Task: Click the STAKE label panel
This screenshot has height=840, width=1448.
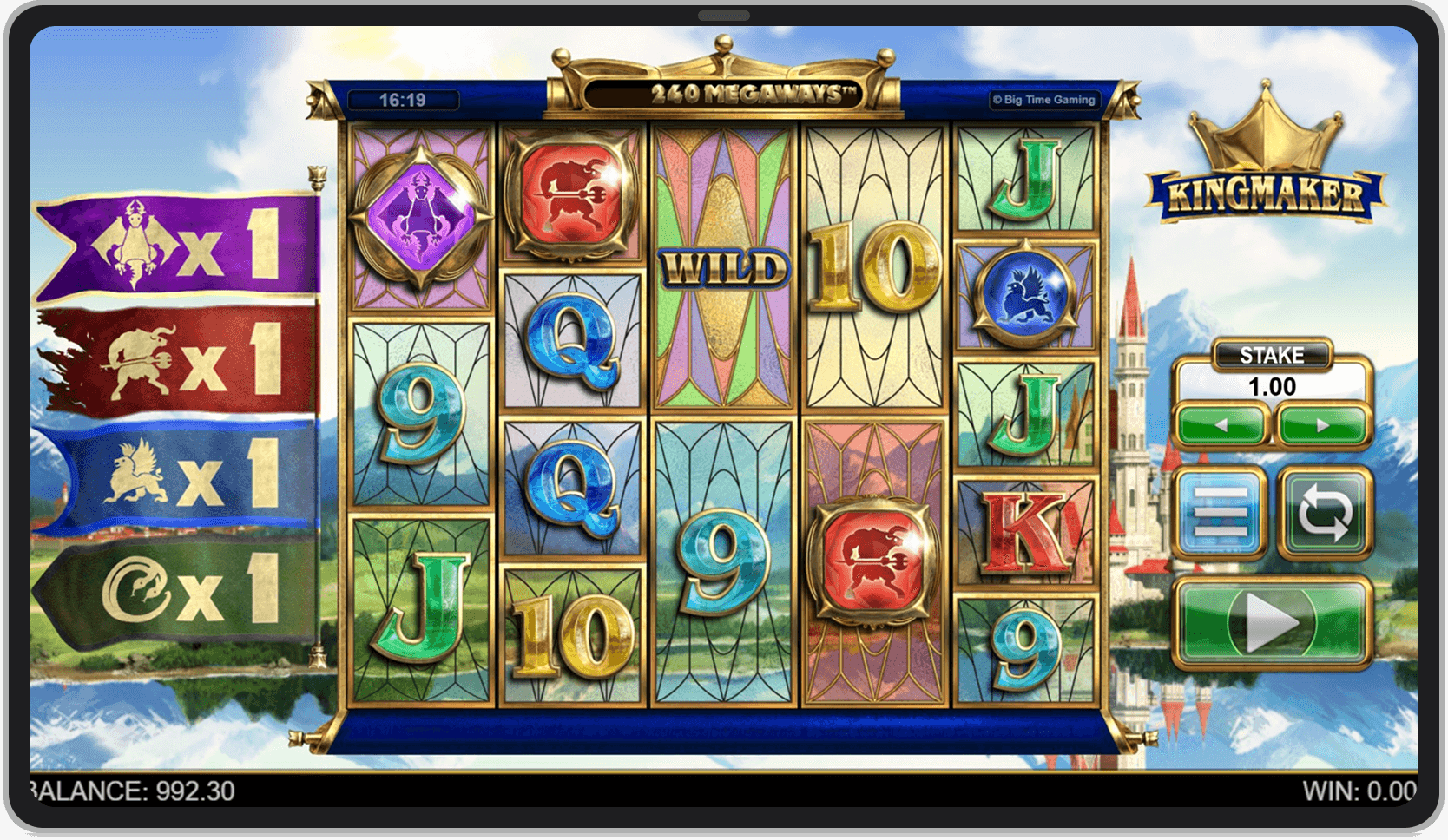Action: (x=1274, y=355)
